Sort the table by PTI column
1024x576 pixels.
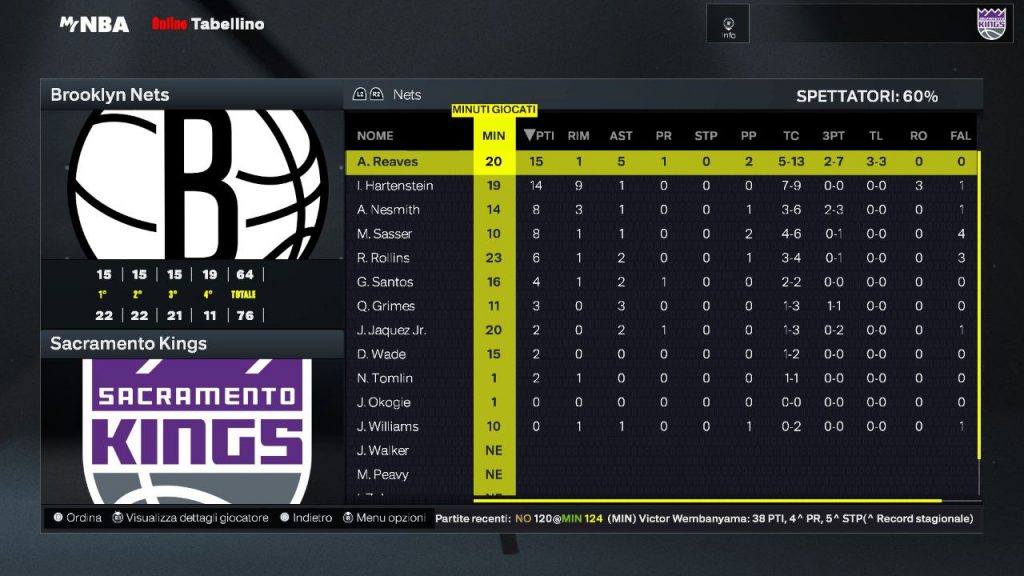(540, 136)
